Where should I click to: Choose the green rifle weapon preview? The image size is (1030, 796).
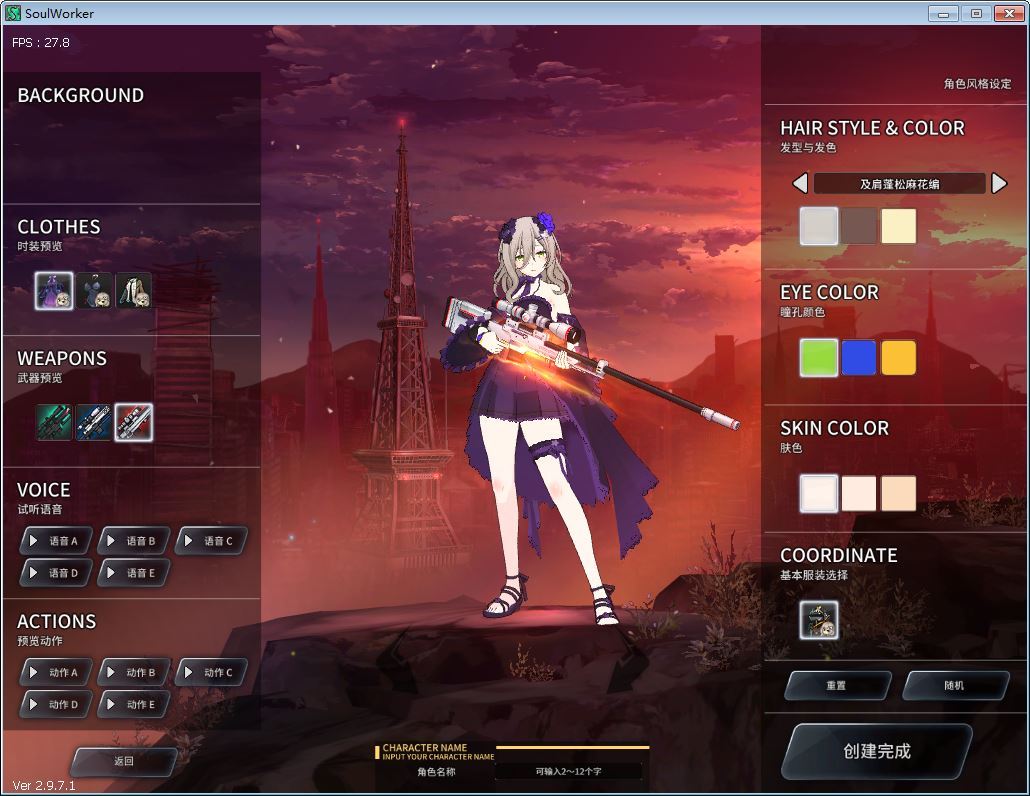[54, 422]
